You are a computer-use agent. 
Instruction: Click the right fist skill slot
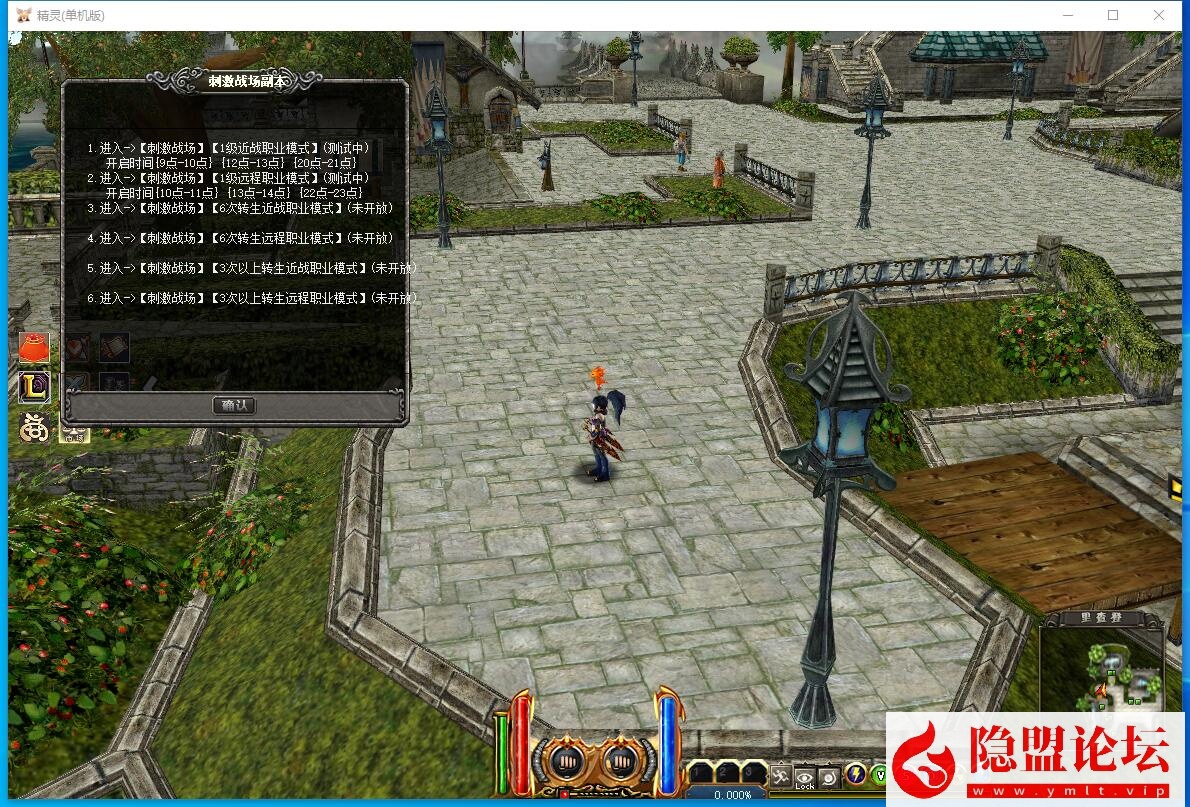pyautogui.click(x=621, y=763)
